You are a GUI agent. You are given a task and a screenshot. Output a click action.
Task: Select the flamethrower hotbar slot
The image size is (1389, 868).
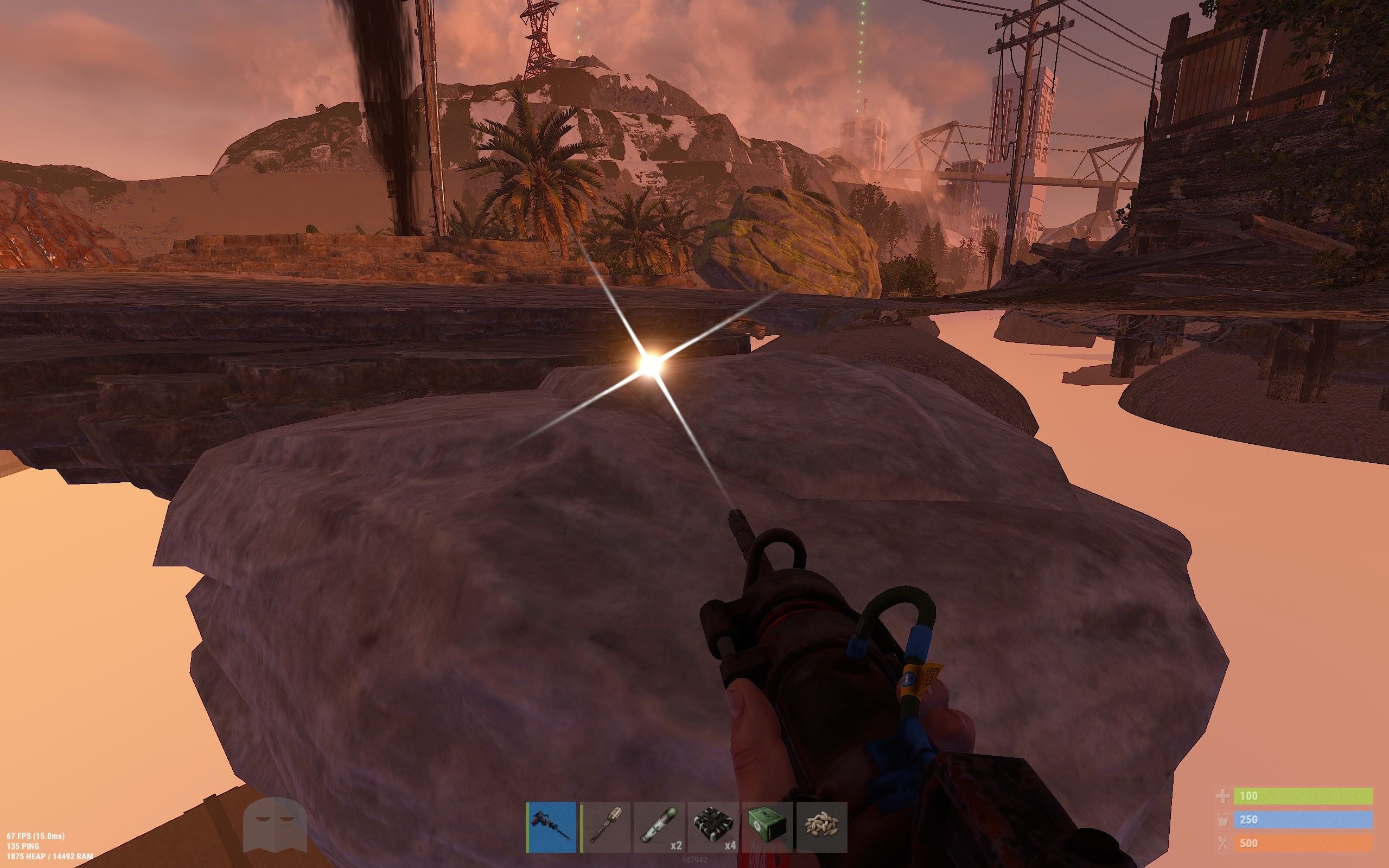point(551,827)
